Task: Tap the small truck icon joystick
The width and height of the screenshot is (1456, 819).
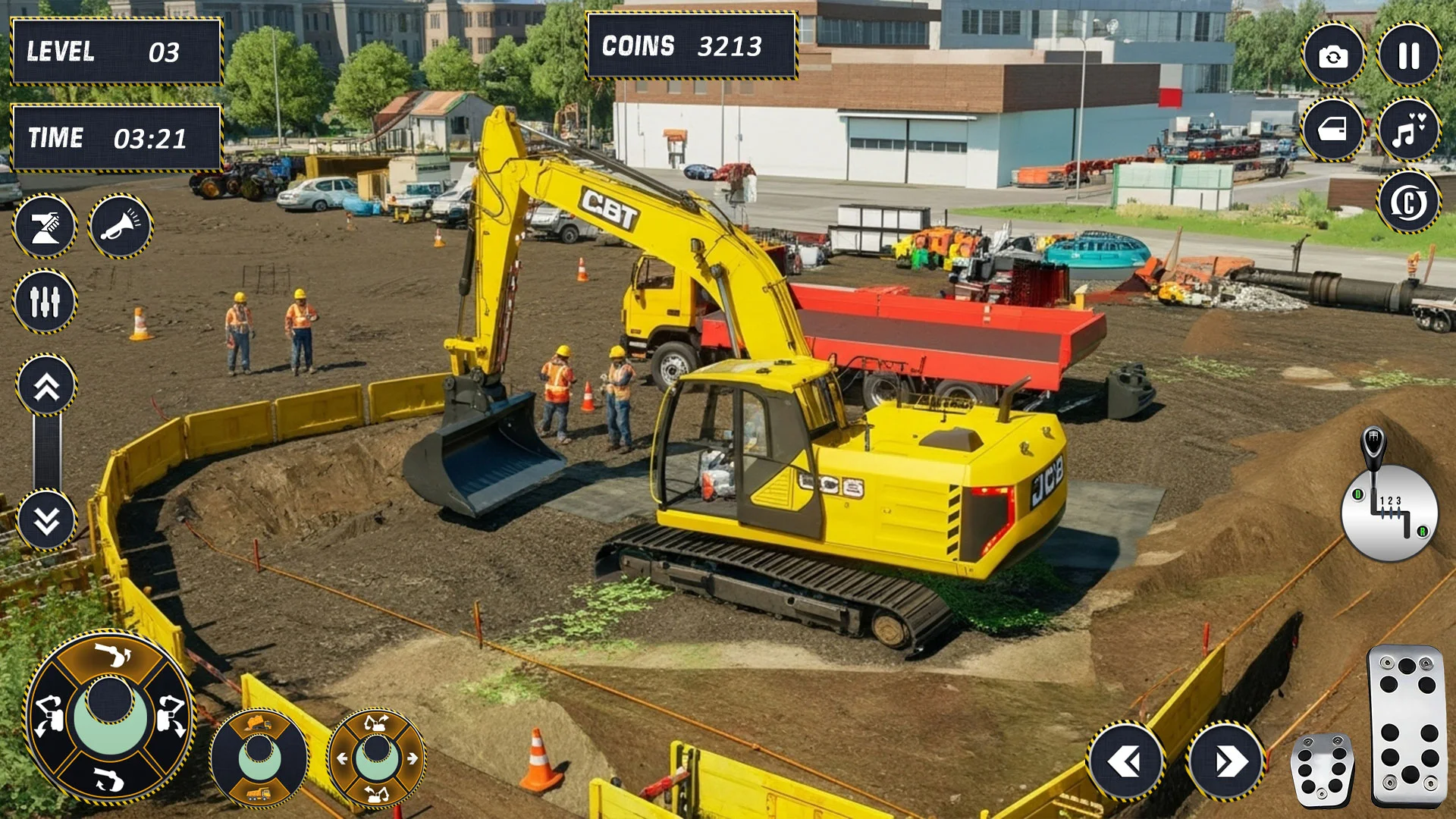Action: click(x=259, y=758)
